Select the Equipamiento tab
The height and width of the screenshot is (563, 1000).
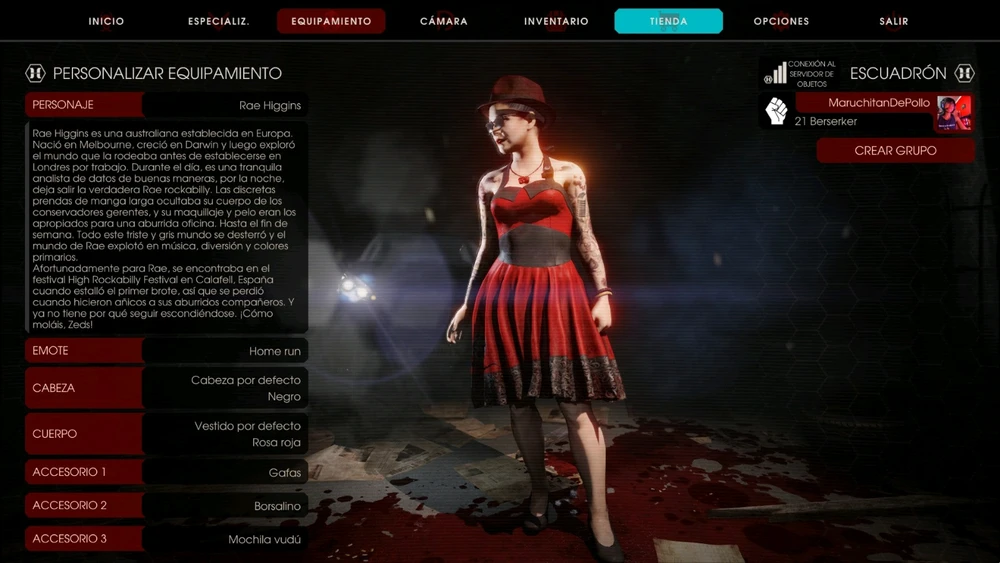tap(331, 21)
